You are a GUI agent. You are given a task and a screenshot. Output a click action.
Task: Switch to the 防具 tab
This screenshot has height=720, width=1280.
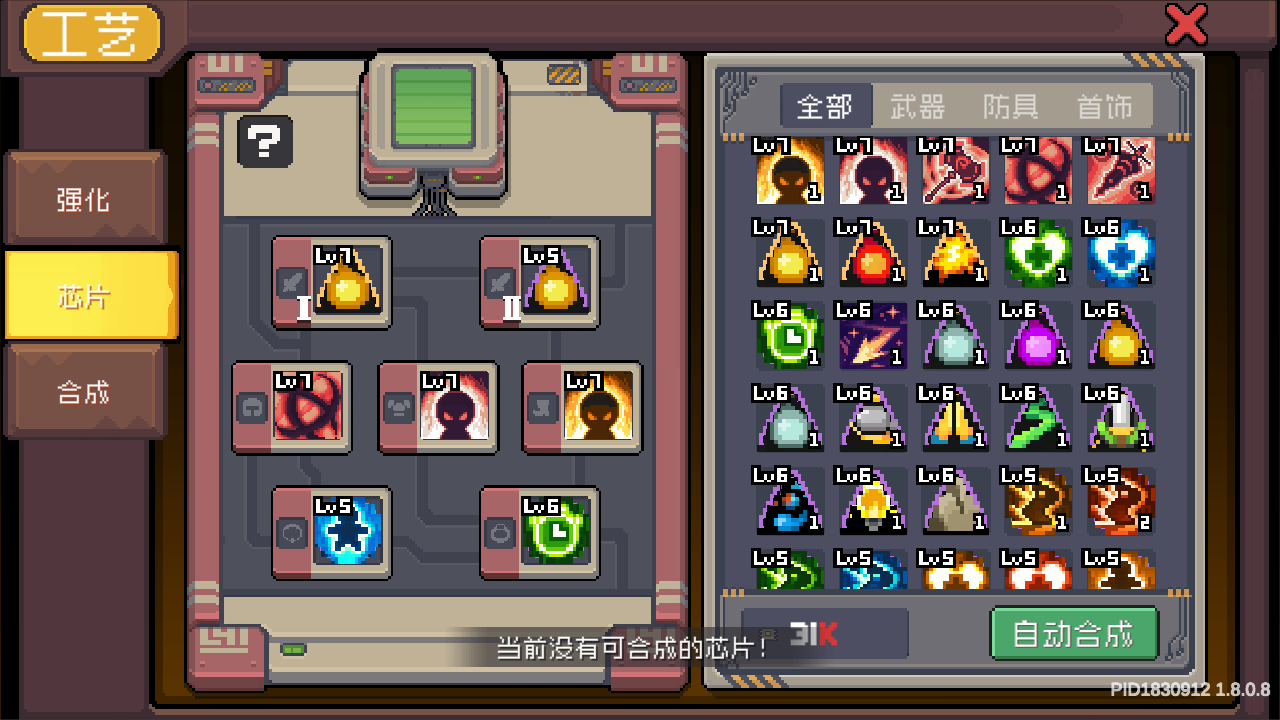click(1009, 107)
